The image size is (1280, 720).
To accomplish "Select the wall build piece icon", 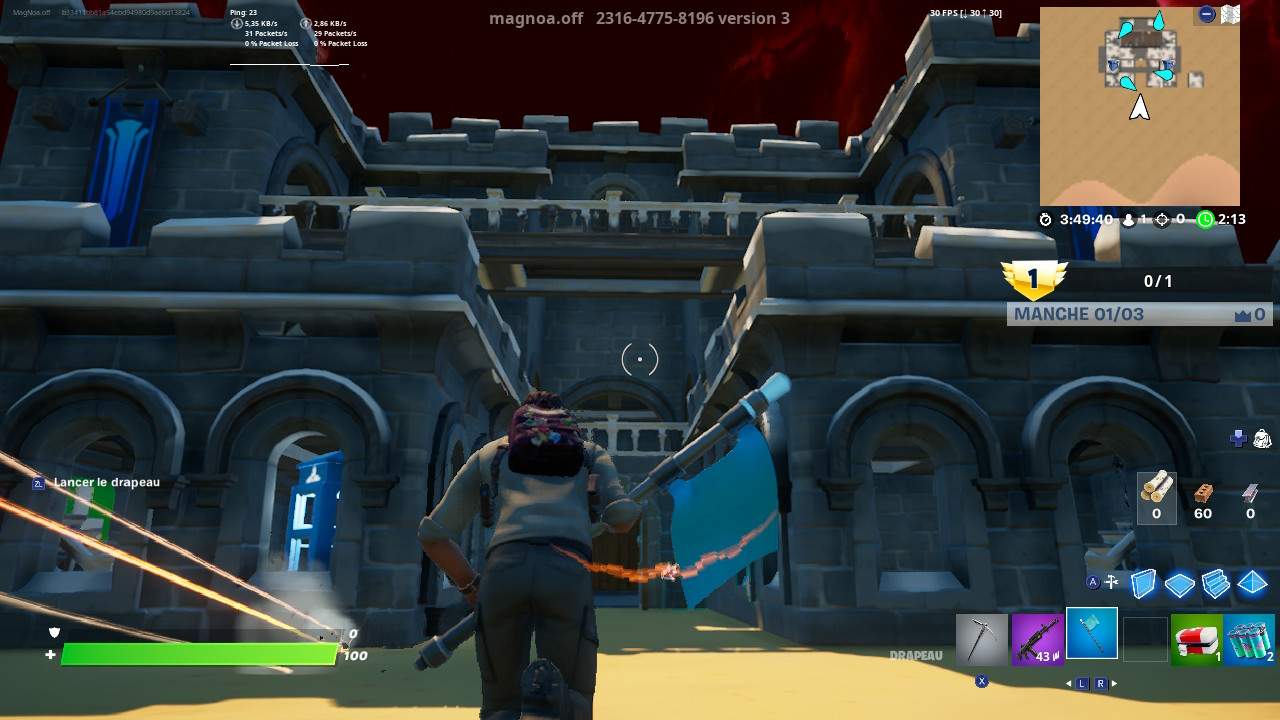I will click(x=1143, y=583).
